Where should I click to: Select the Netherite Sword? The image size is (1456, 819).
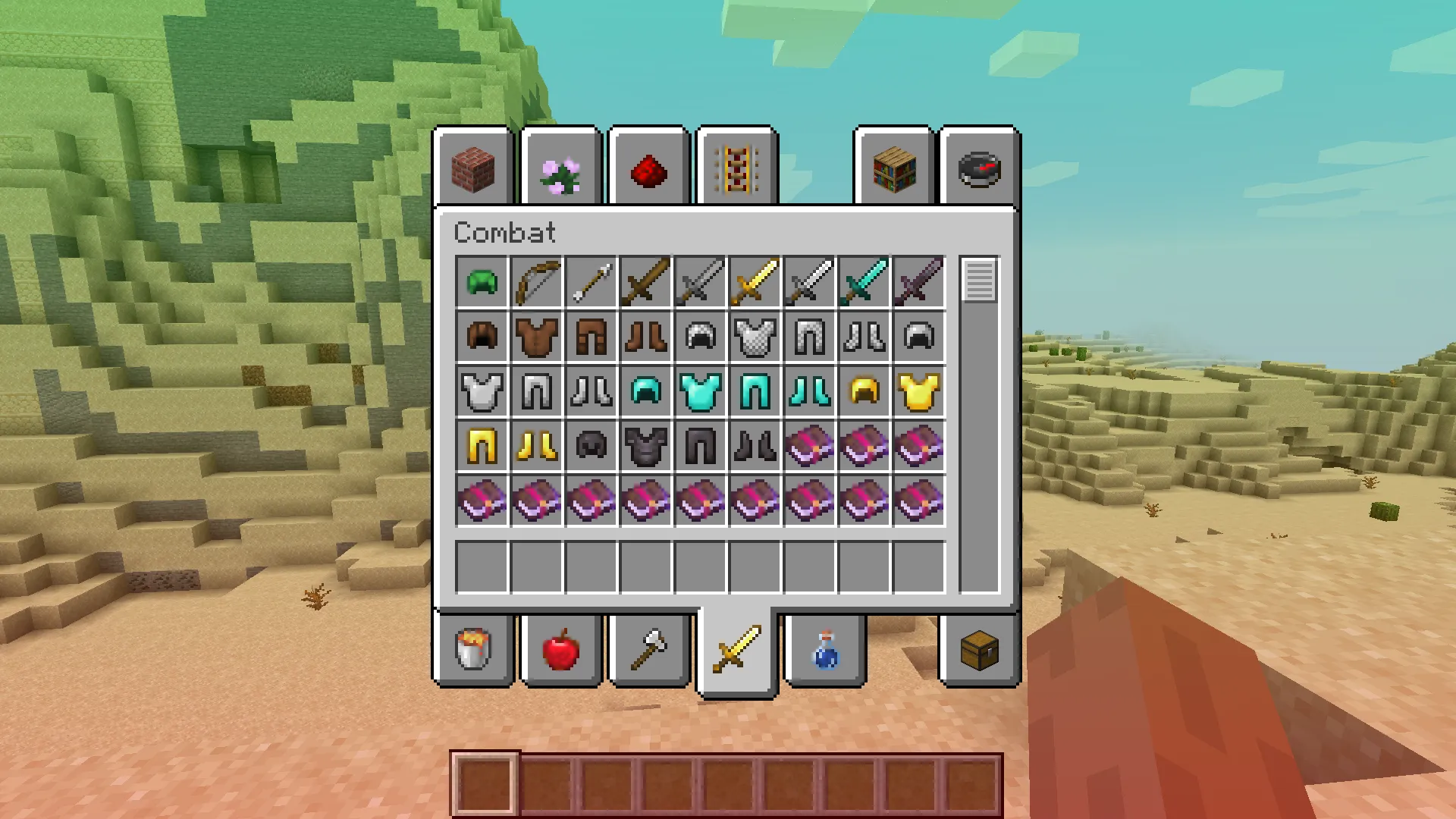click(919, 282)
